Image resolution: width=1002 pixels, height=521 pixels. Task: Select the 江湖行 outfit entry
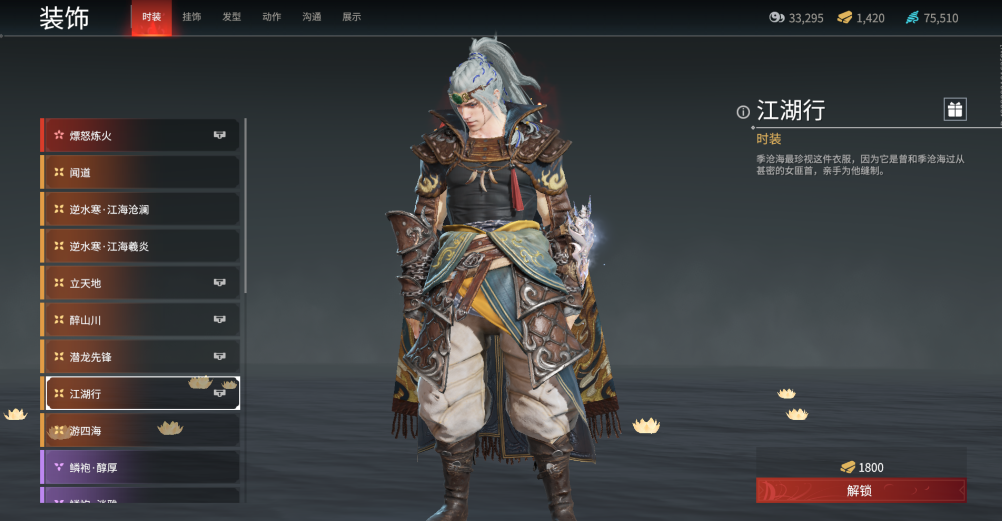[x=140, y=393]
